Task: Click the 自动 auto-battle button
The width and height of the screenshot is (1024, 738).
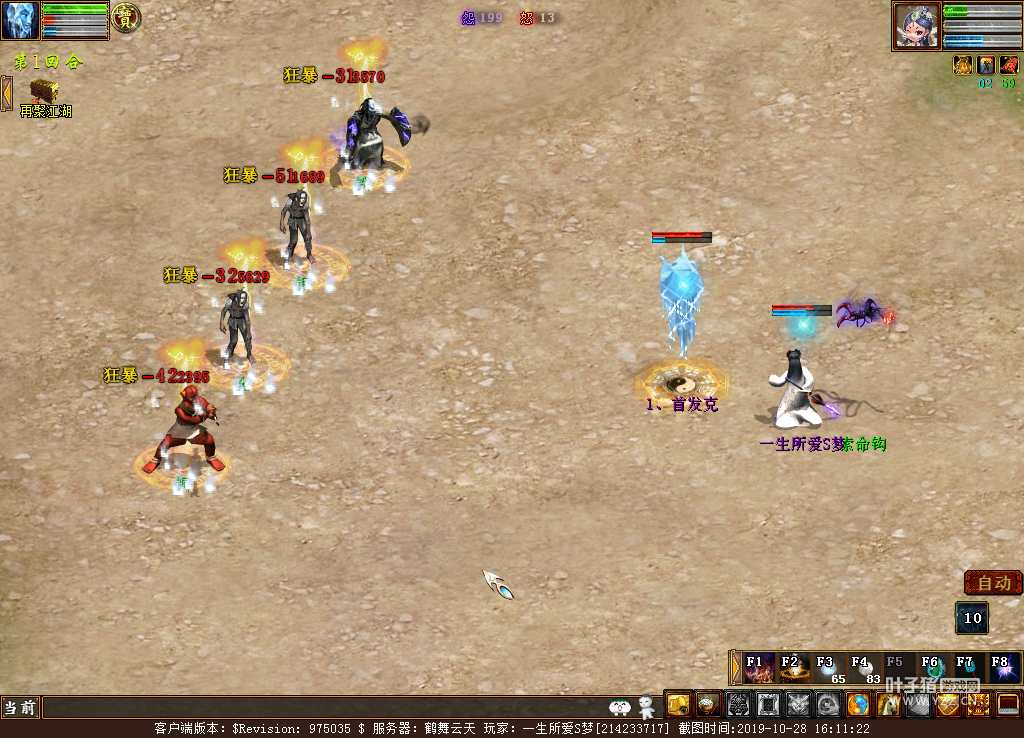Action: tap(993, 583)
